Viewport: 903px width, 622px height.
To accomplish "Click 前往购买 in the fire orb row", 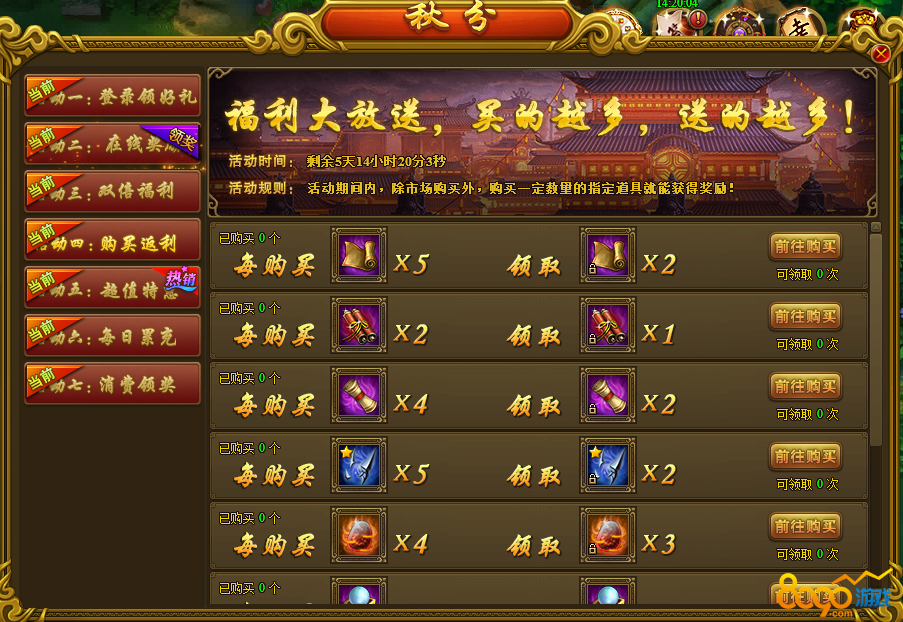I will click(805, 527).
